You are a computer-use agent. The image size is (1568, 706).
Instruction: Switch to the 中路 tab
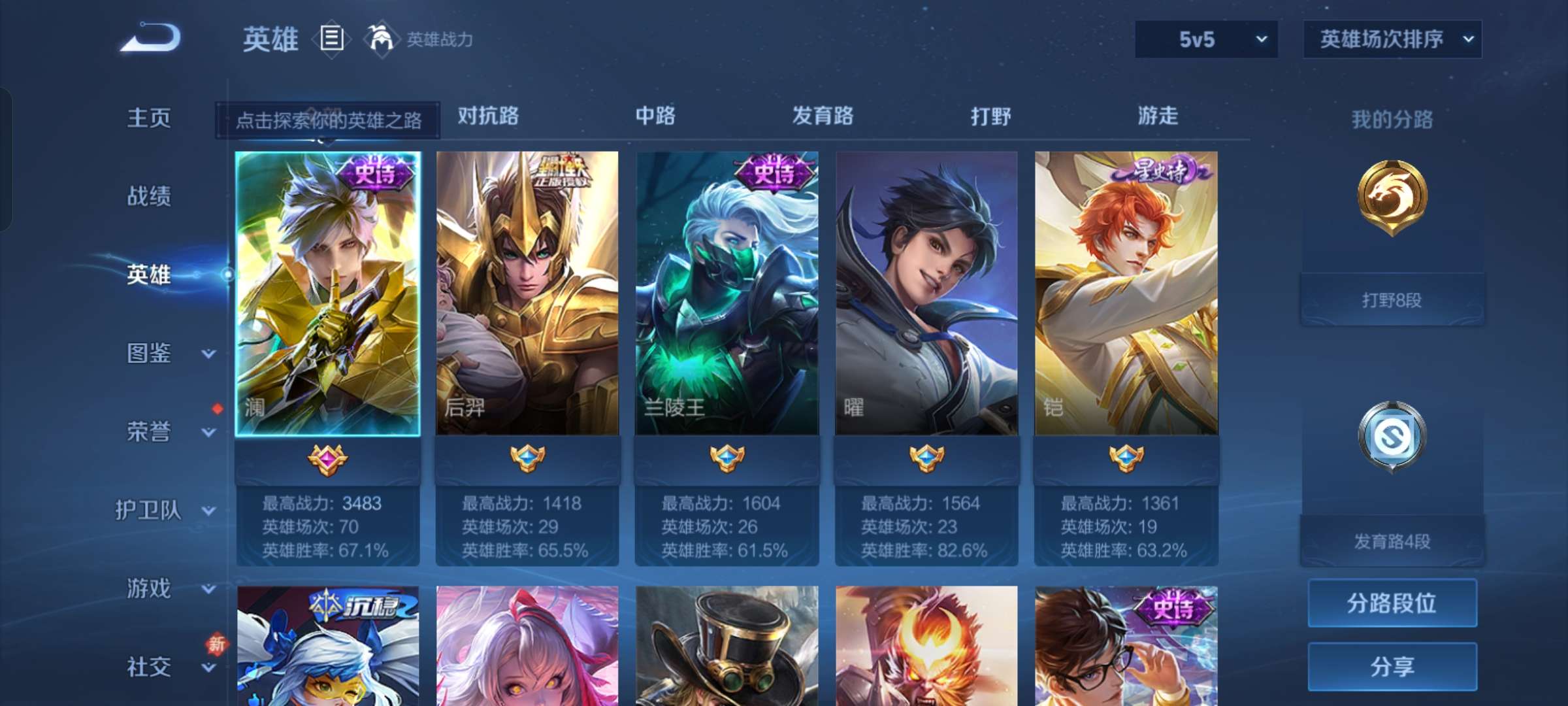coord(655,116)
